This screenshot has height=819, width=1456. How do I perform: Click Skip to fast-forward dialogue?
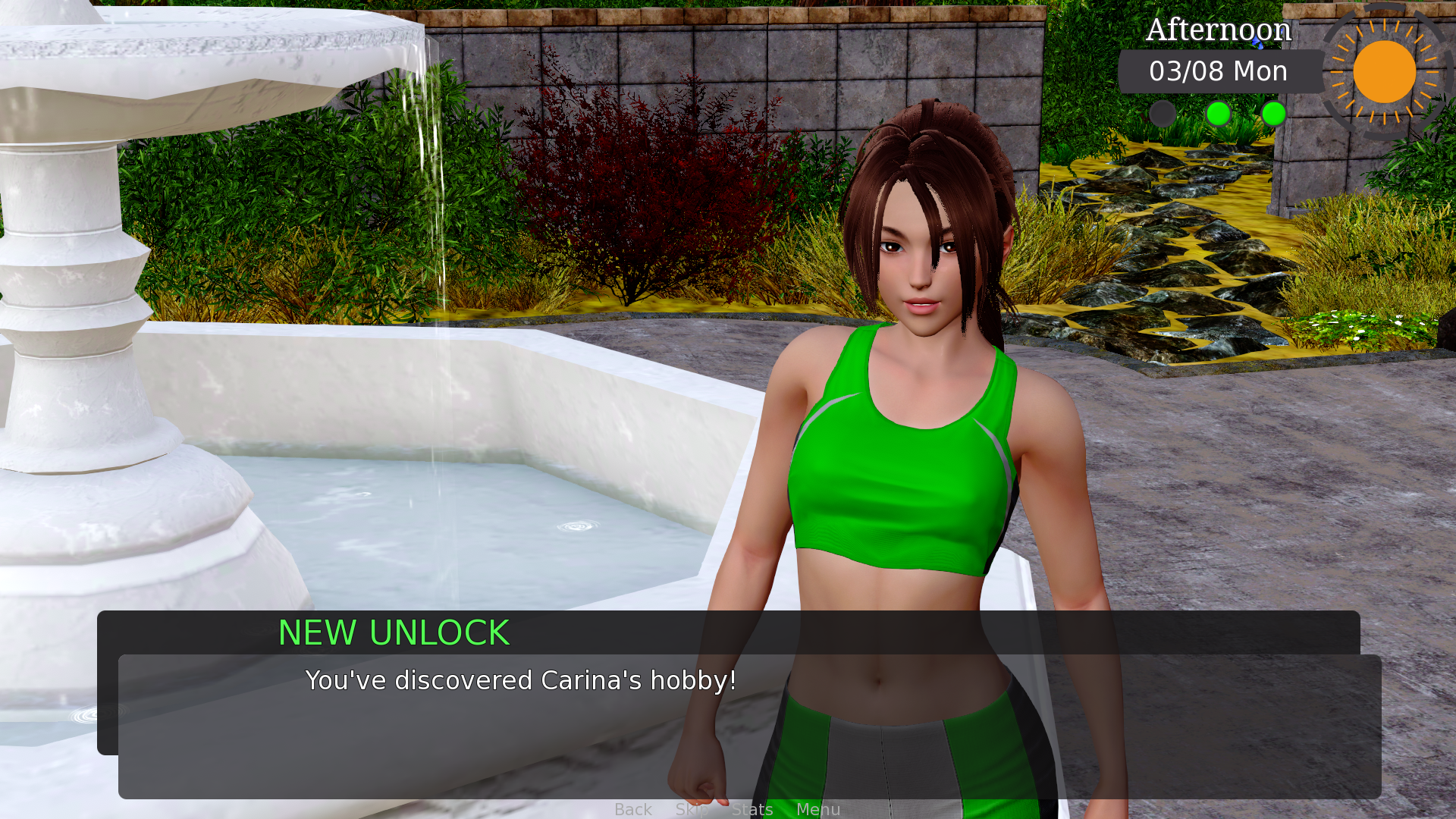click(x=691, y=809)
